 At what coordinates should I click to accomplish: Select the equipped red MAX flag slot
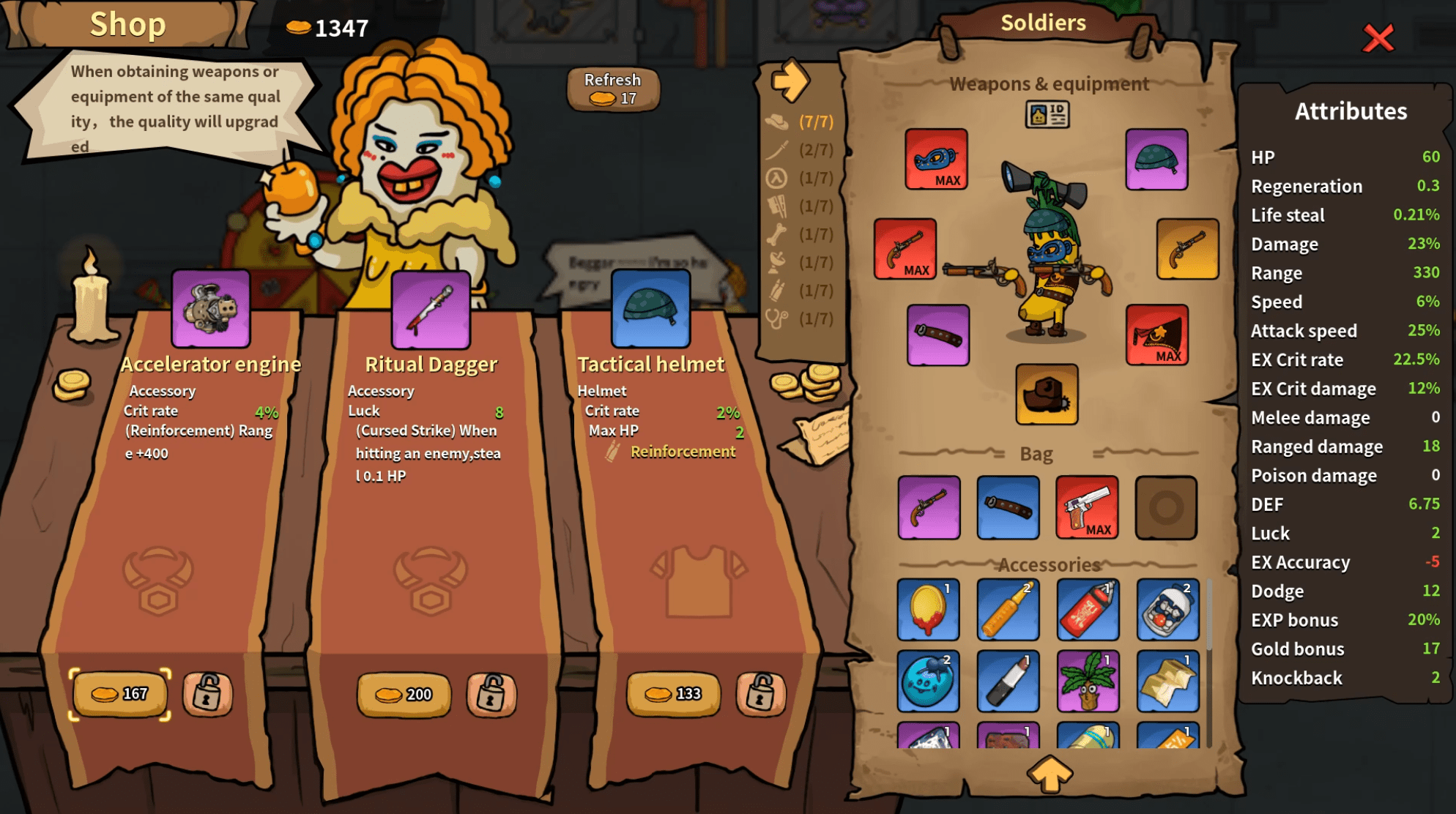pos(1156,335)
